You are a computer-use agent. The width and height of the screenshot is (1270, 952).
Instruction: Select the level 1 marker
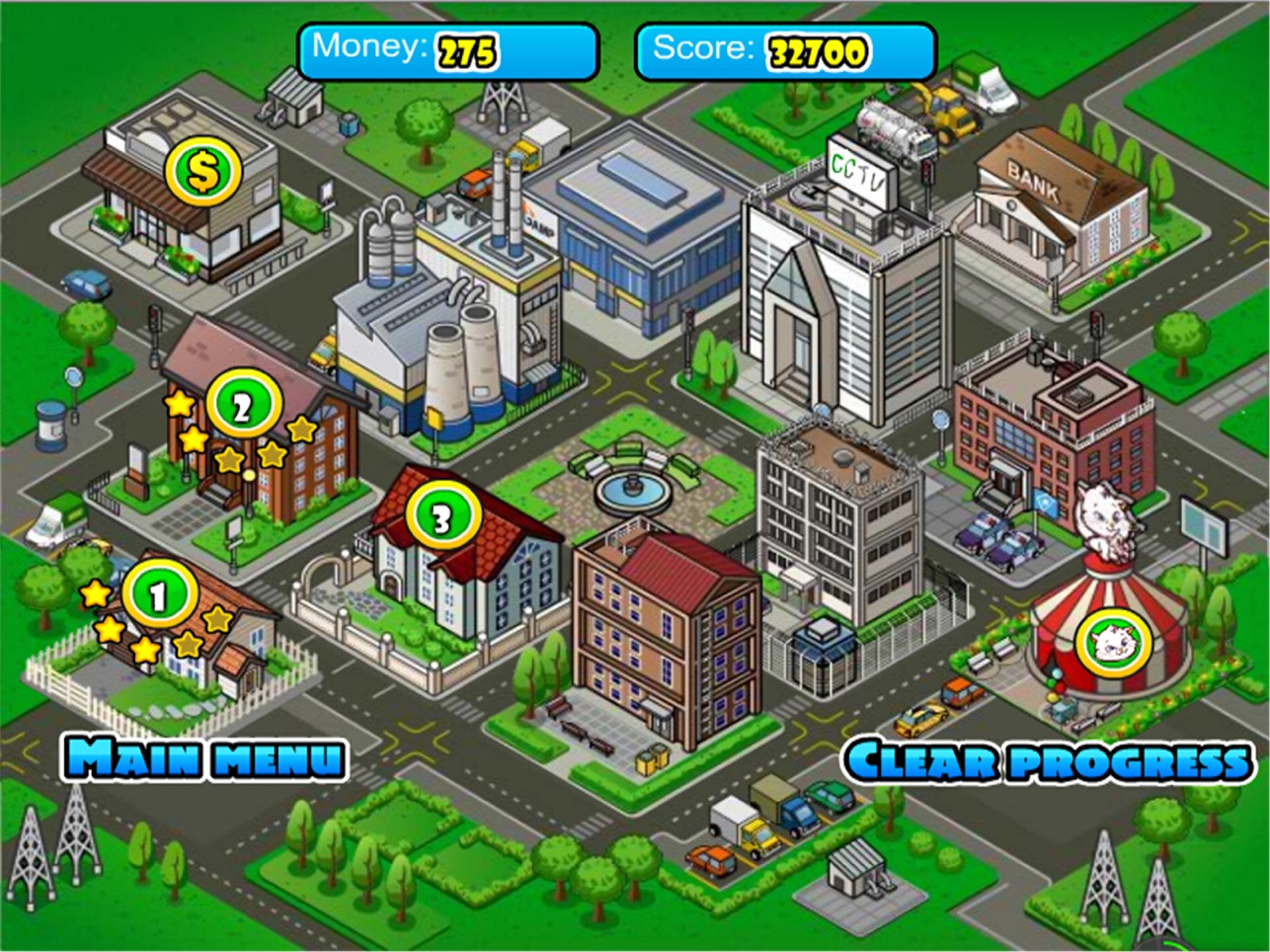[156, 595]
